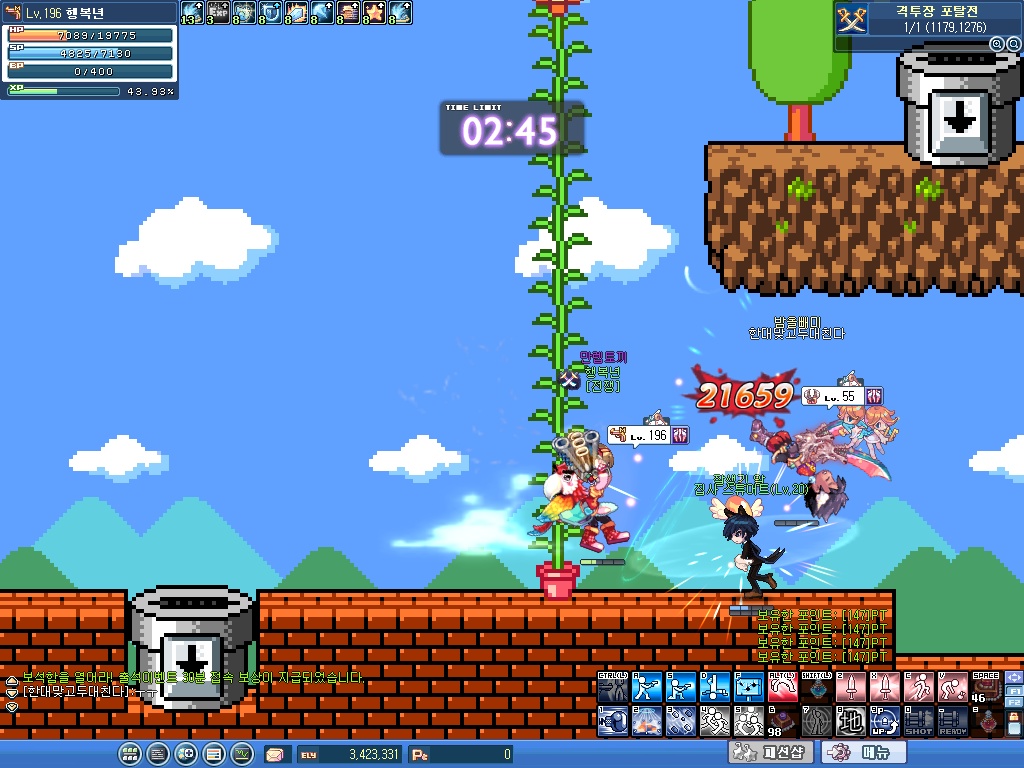
Task: Activate the gun-firing skill on A slot
Action: pyautogui.click(x=647, y=688)
